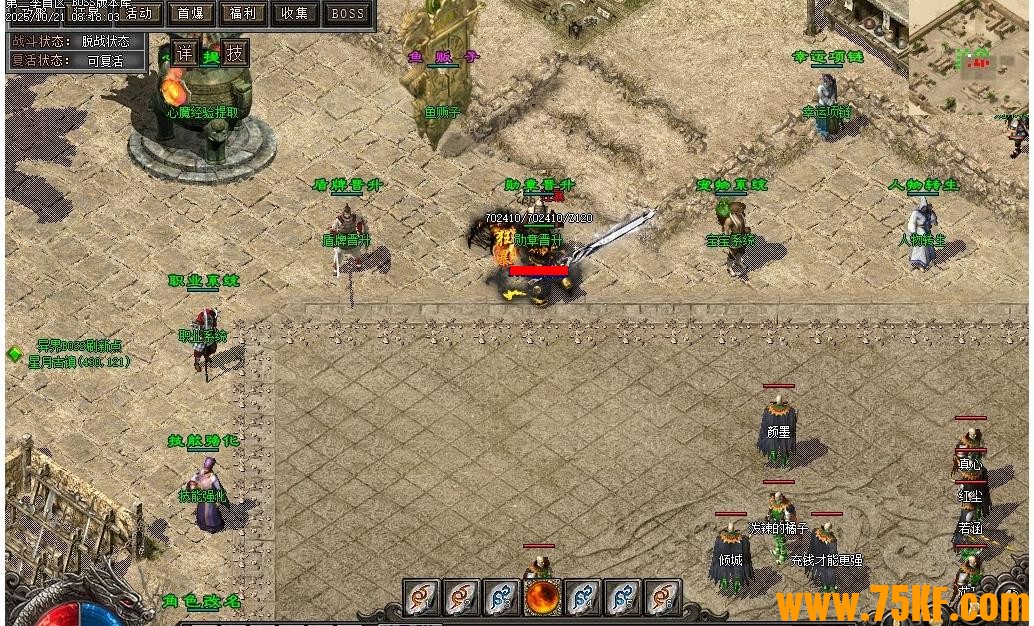
Task: Select the 异界BOSS刷新点 tracker entry
Action: point(80,345)
